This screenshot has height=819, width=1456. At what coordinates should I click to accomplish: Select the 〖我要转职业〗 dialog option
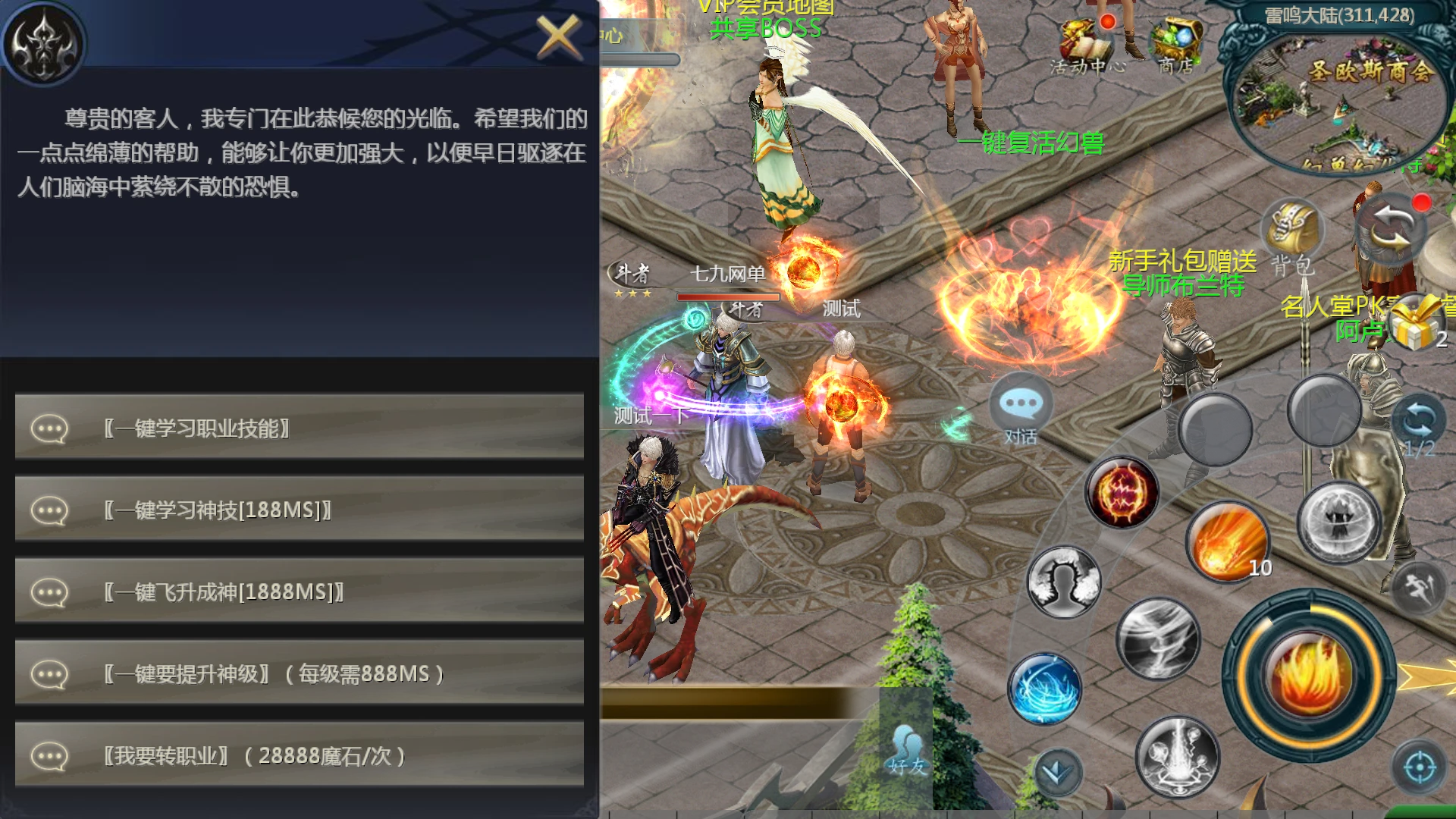click(300, 756)
